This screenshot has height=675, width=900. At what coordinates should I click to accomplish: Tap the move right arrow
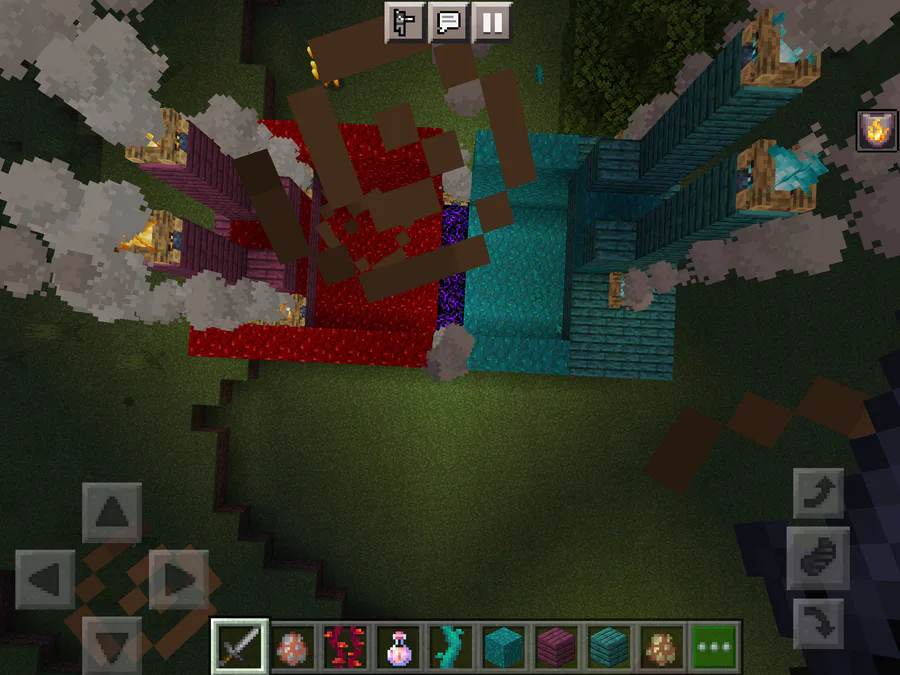coord(177,579)
